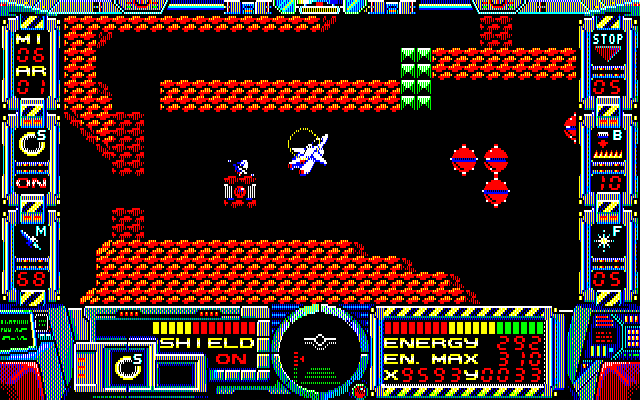Click the circular radar scope
The height and width of the screenshot is (400, 640).
(x=319, y=345)
